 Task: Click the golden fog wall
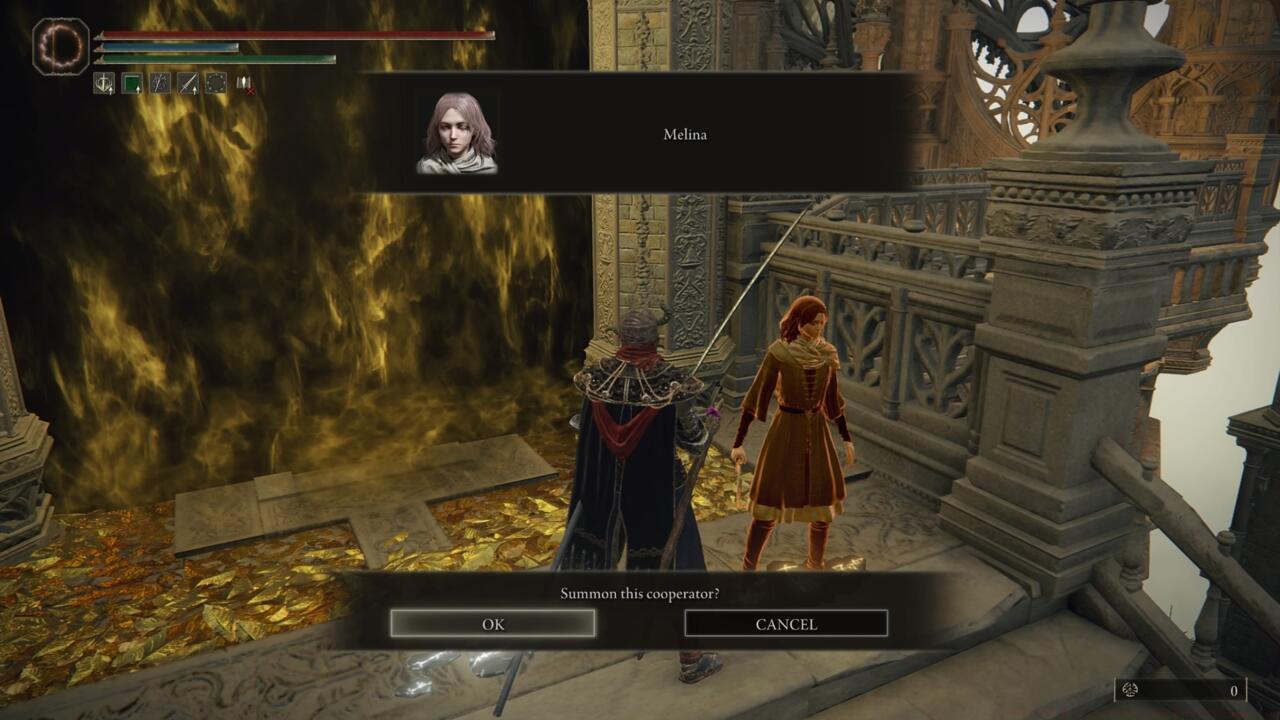(250, 300)
